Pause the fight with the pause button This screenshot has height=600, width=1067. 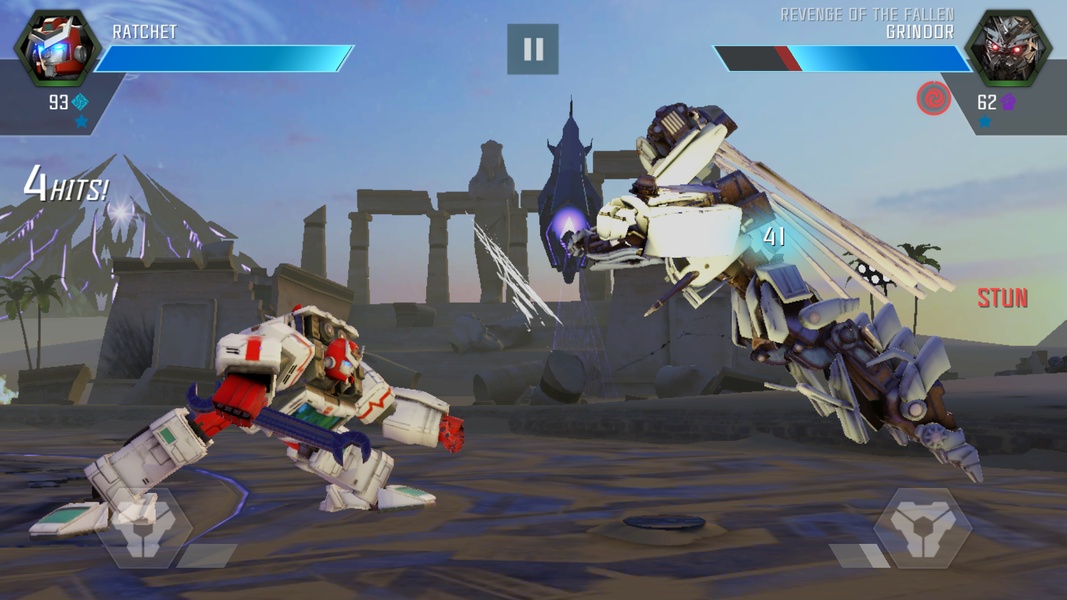(x=532, y=49)
